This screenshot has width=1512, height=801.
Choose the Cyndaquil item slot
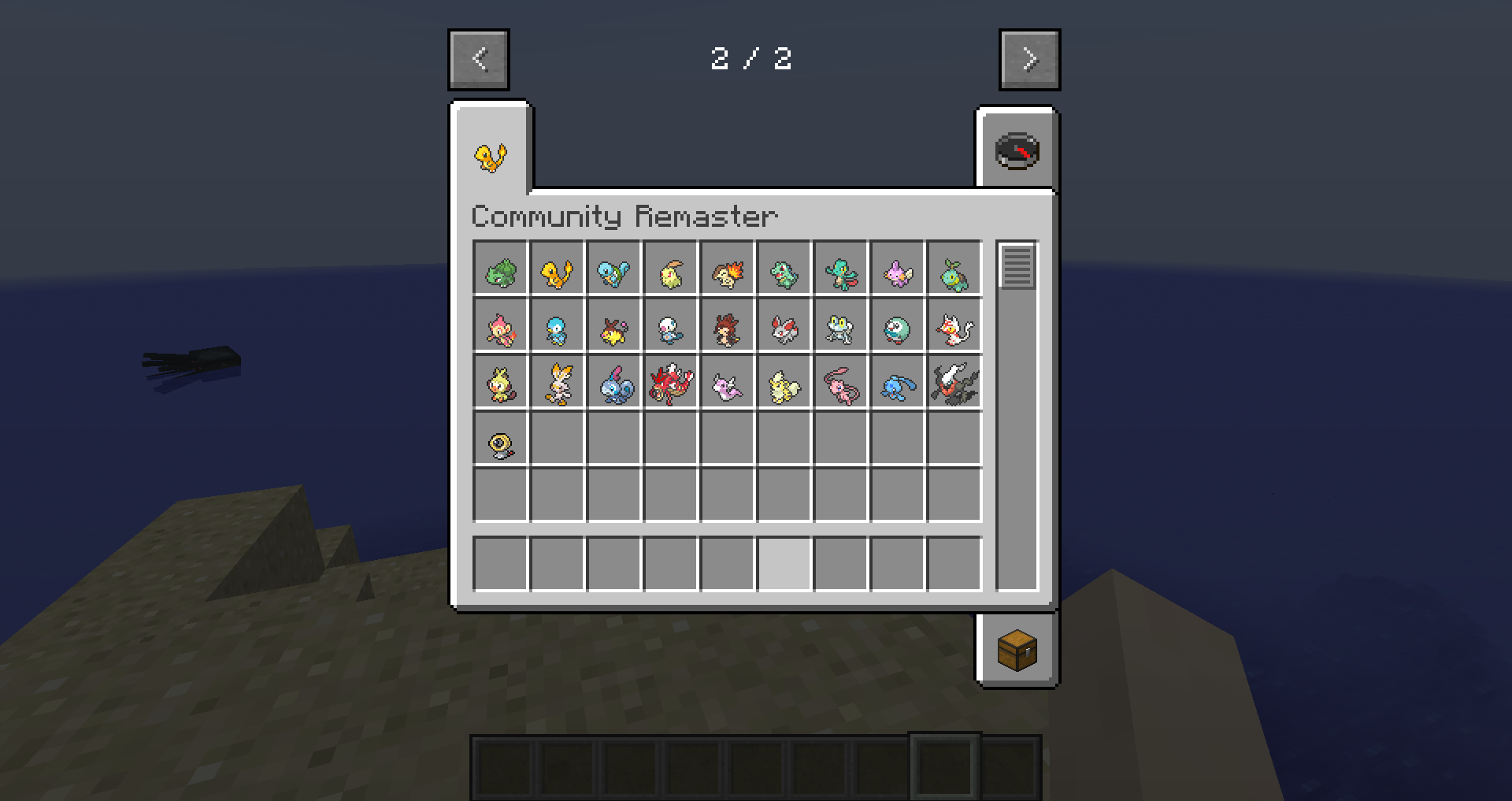[728, 269]
